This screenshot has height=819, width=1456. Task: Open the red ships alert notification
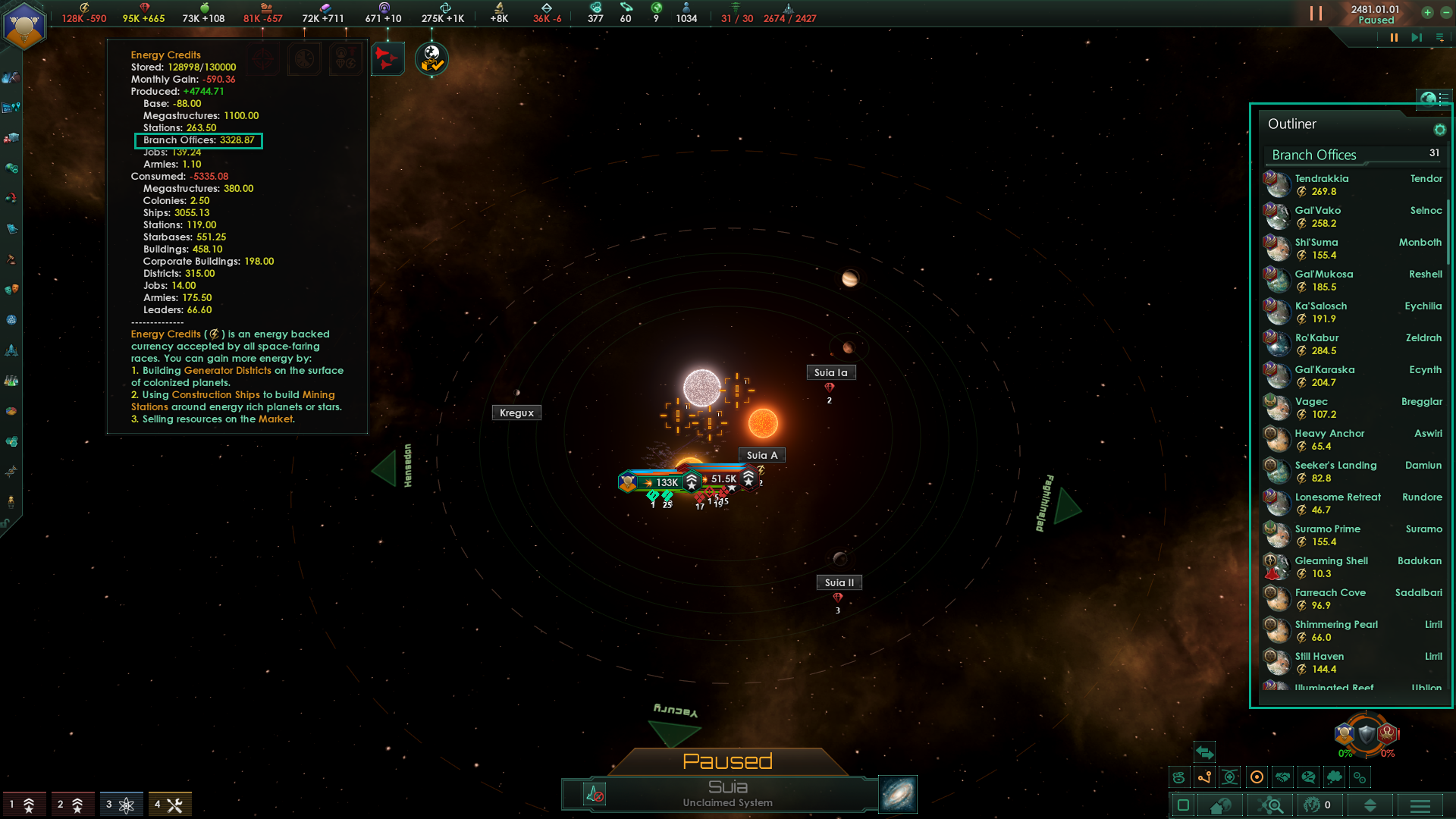[x=387, y=58]
